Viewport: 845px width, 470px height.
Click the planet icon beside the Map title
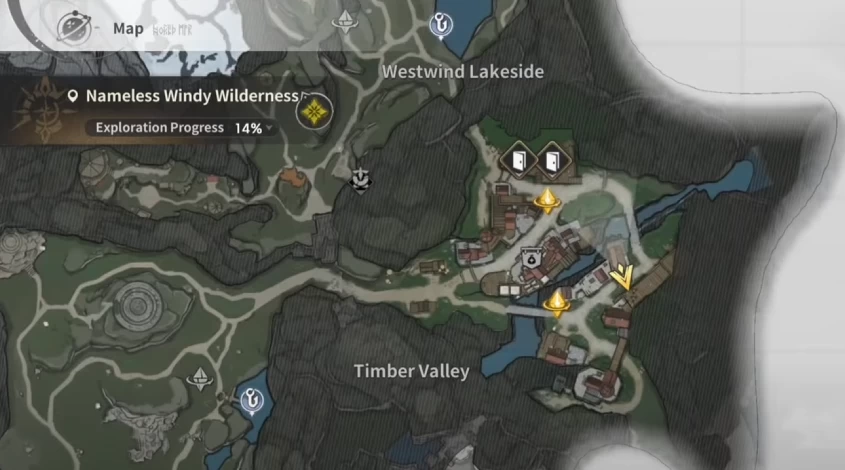pyautogui.click(x=74, y=27)
